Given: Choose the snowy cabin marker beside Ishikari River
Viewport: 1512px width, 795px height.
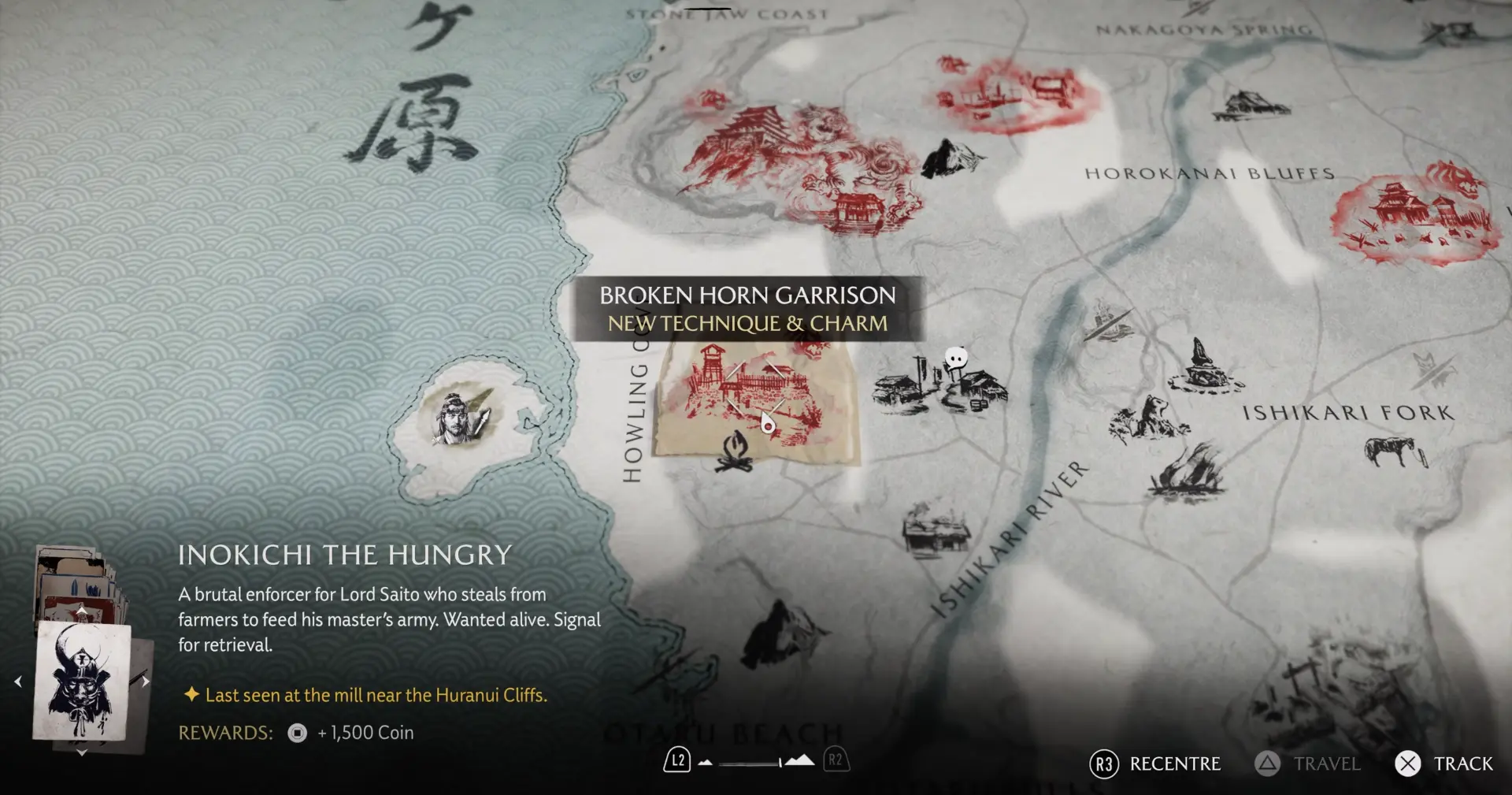Looking at the screenshot, I should [936, 529].
